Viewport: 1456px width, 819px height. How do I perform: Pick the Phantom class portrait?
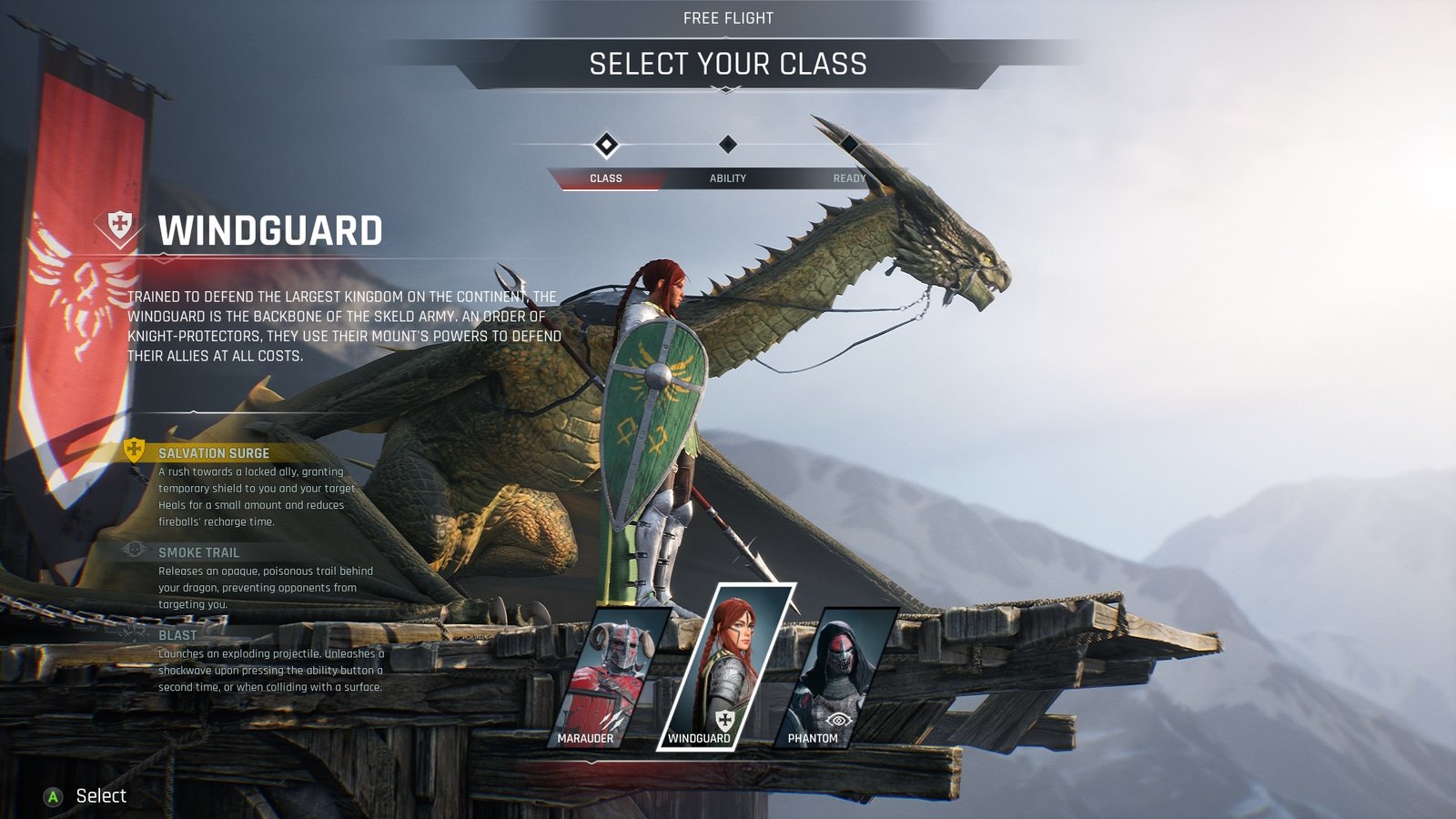833,678
